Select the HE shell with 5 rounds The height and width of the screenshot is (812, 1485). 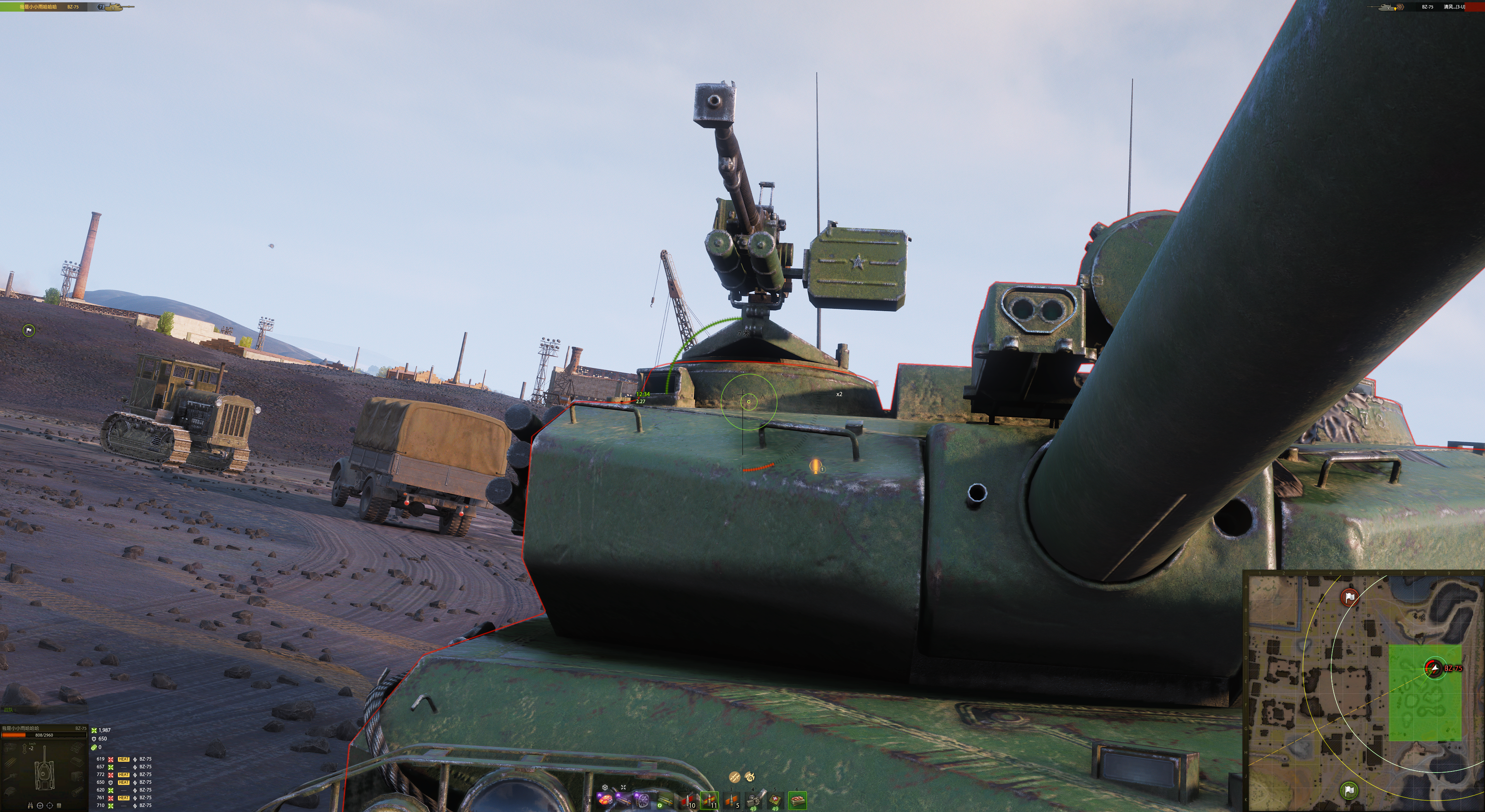(732, 800)
